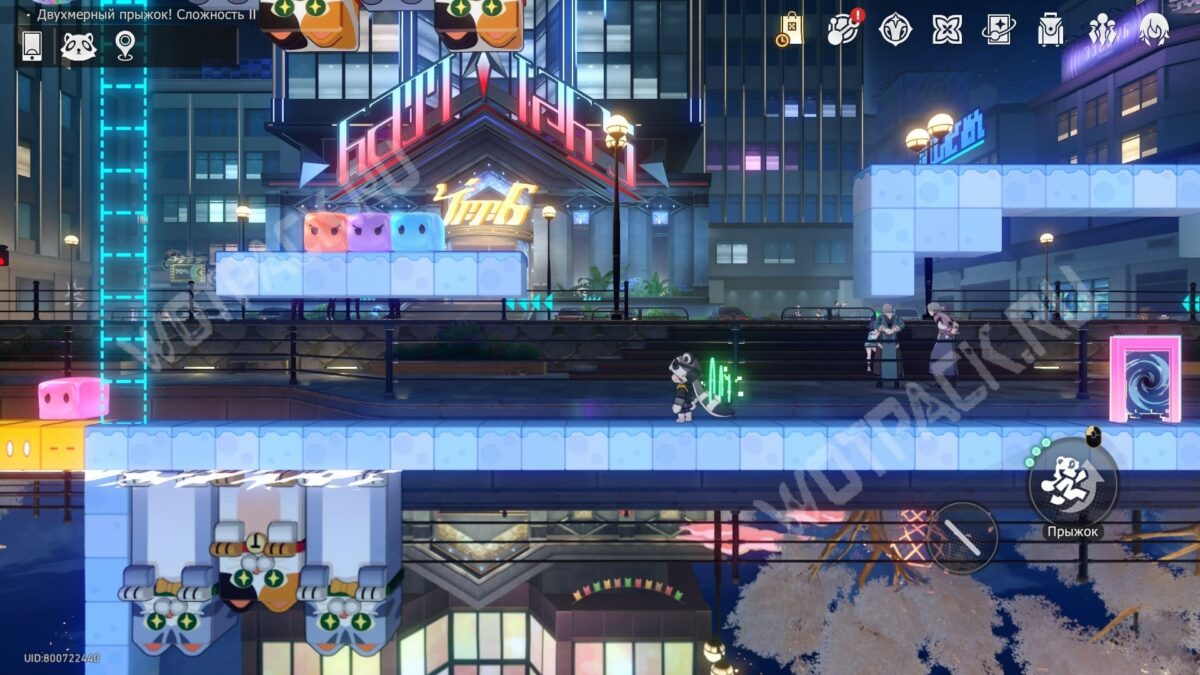Viewport: 1200px width, 675px height.
Task: Open the map location pin icon
Action: 124,45
